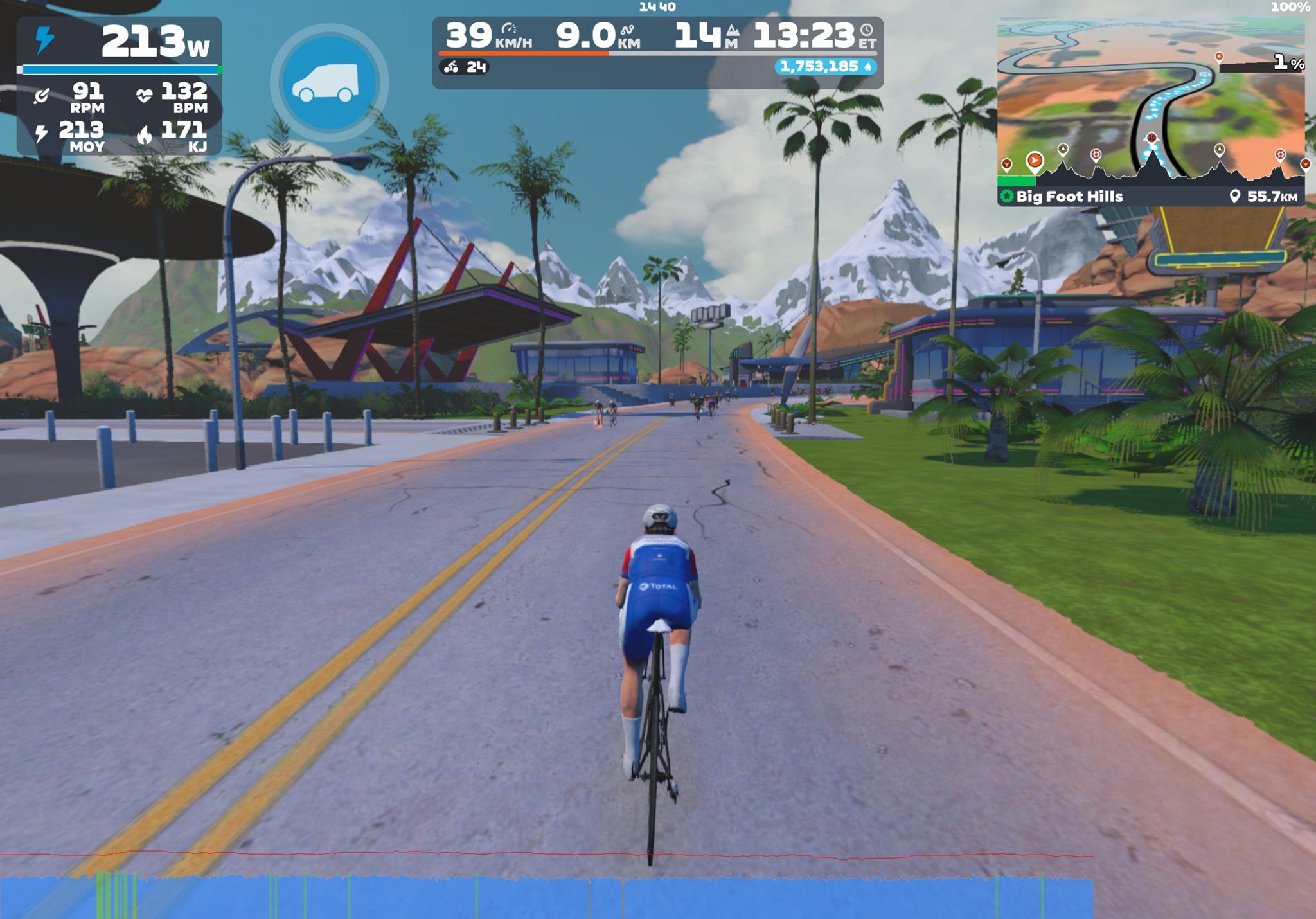Select the Big Foot Hills route label
The height and width of the screenshot is (919, 1316).
pyautogui.click(x=1069, y=197)
